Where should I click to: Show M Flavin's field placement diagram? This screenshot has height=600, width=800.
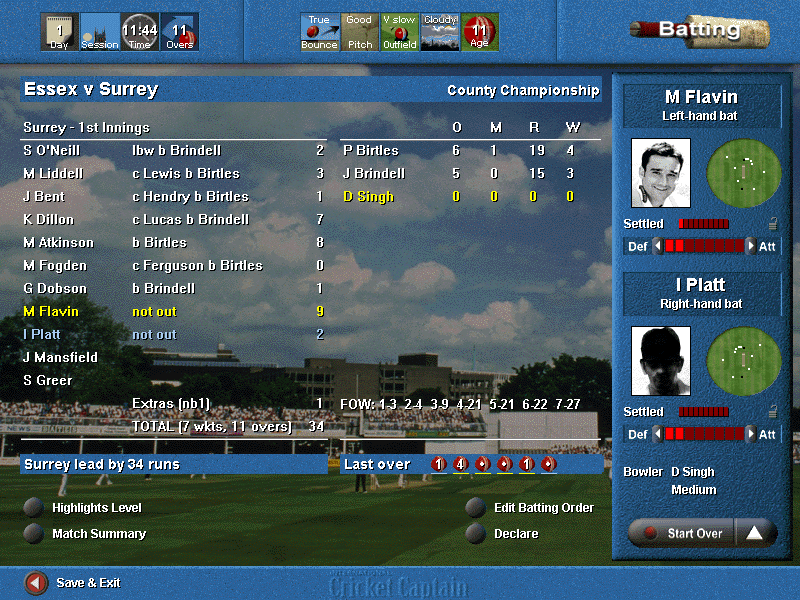(x=743, y=173)
